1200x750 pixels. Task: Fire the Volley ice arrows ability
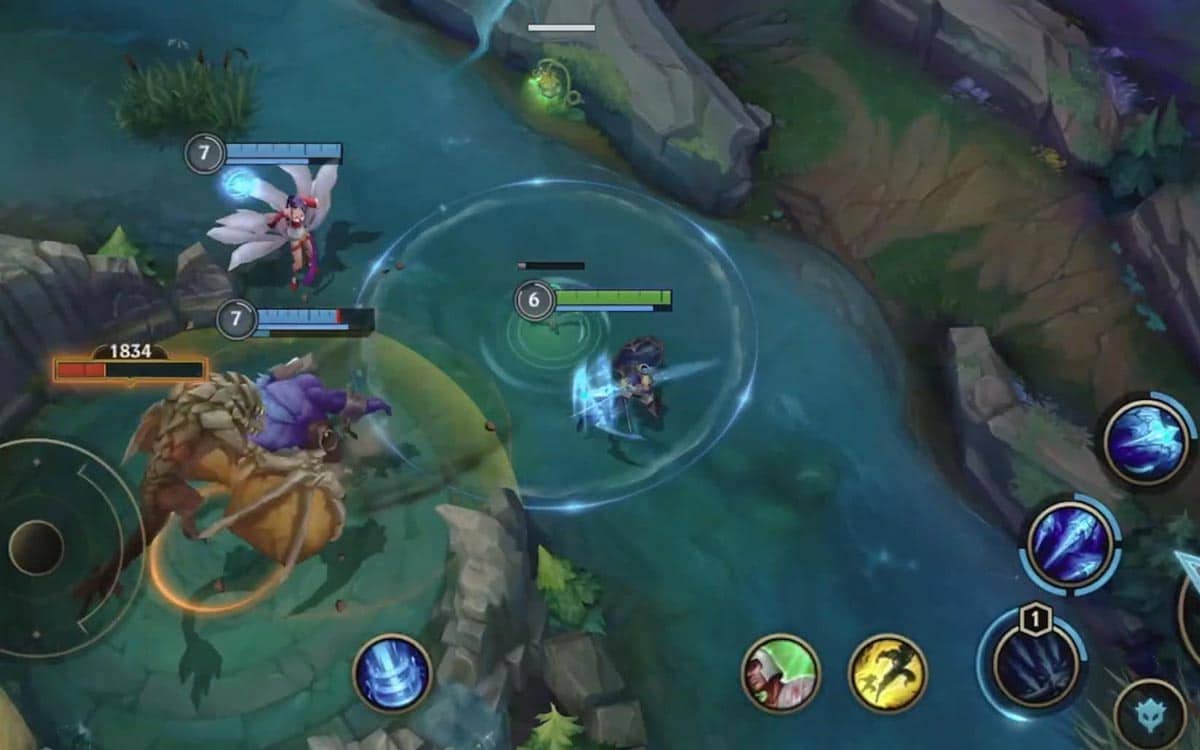[1070, 546]
